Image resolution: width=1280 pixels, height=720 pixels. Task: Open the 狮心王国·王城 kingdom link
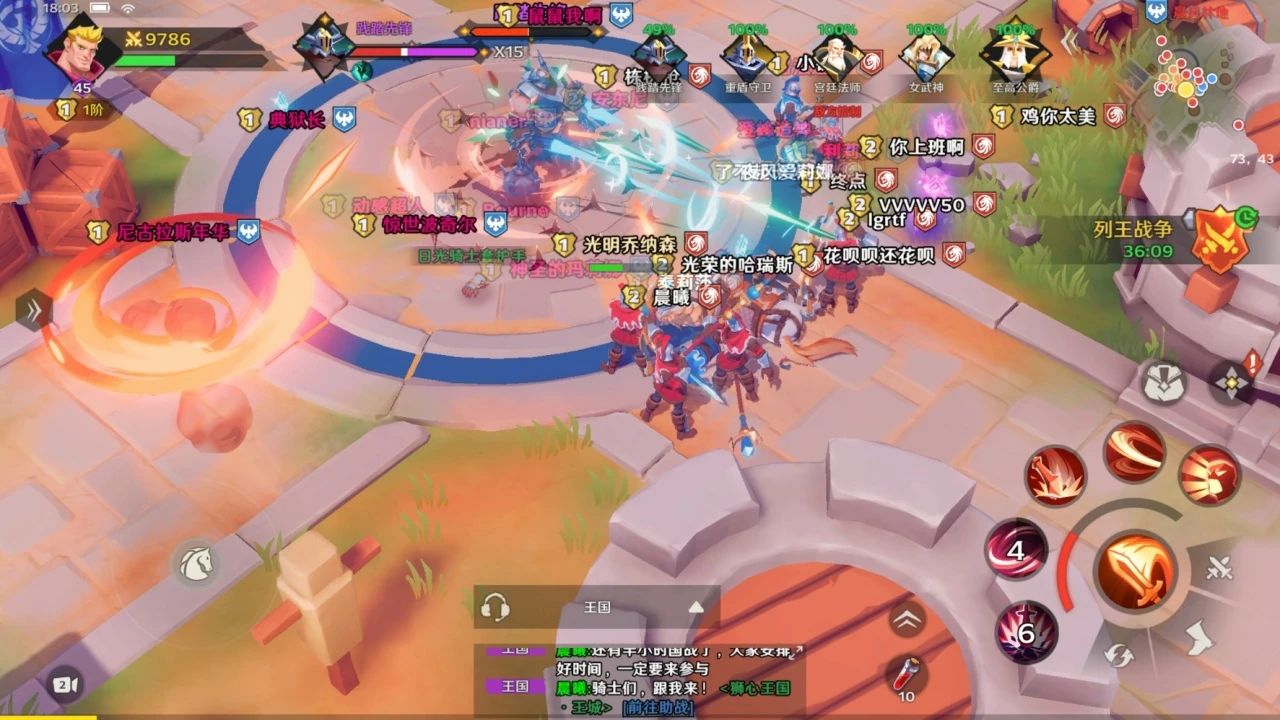point(753,689)
